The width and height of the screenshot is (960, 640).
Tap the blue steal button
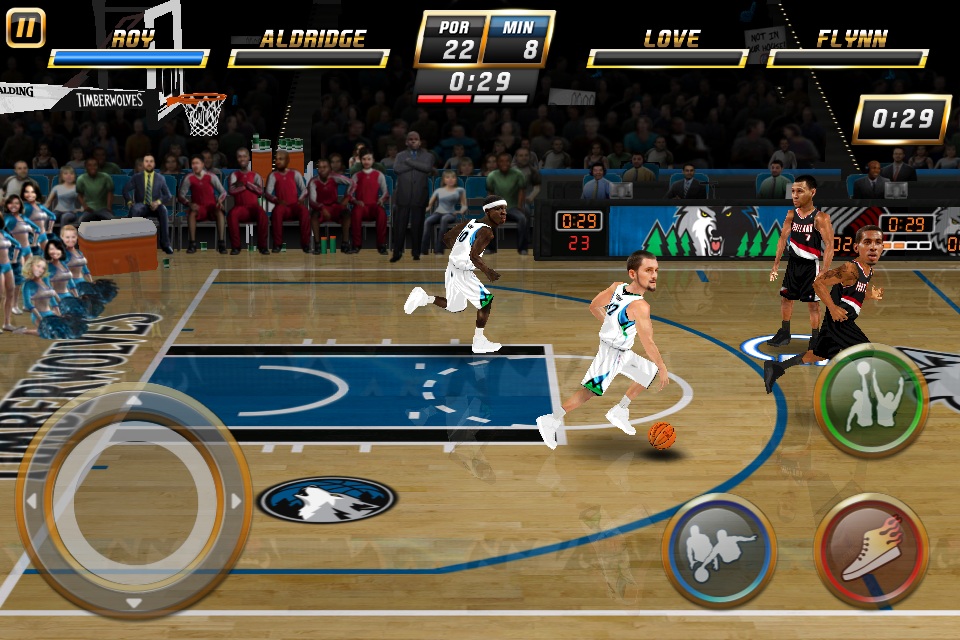coord(719,550)
